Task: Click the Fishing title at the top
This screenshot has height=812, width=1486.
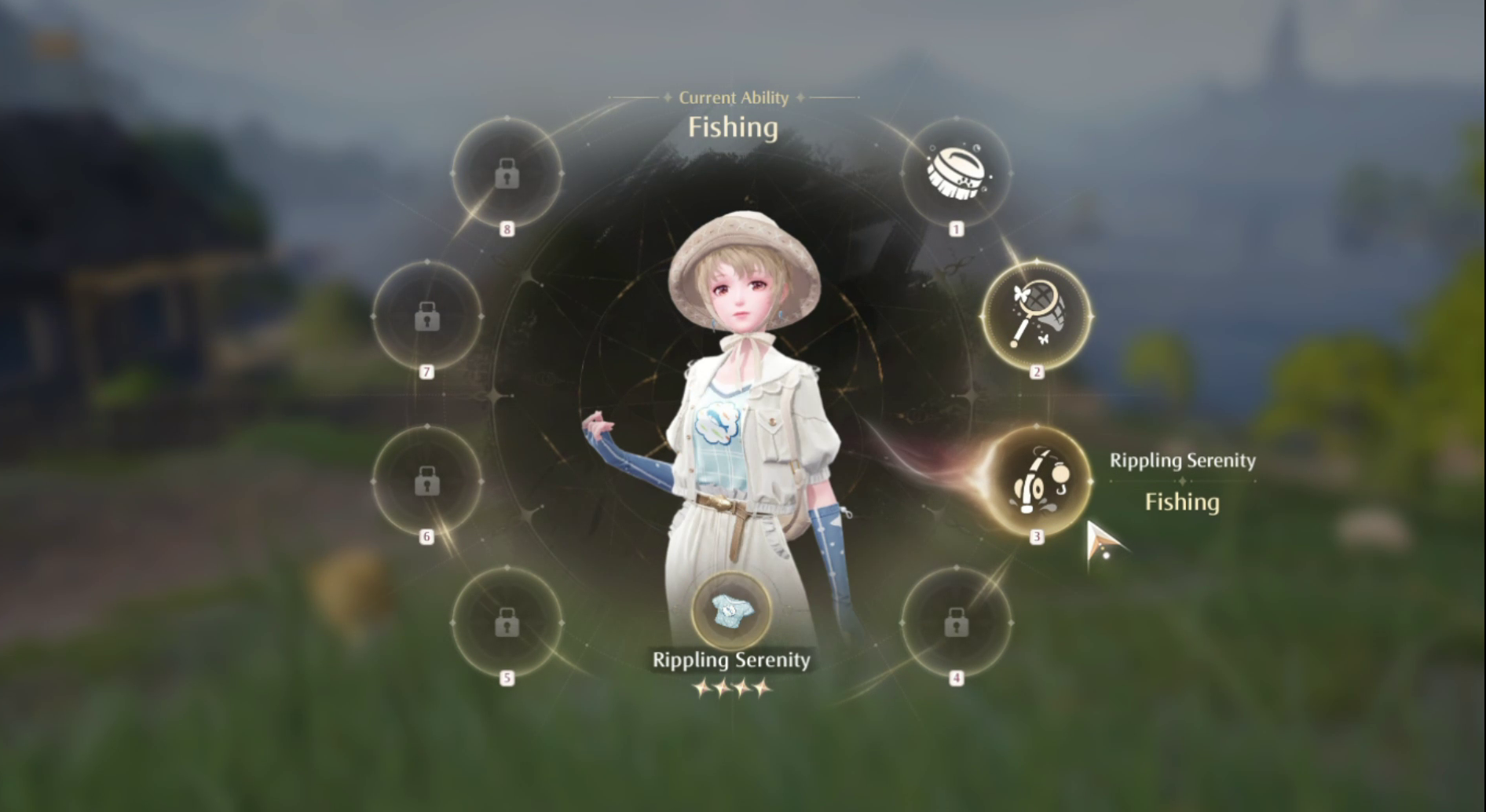Action: [733, 127]
